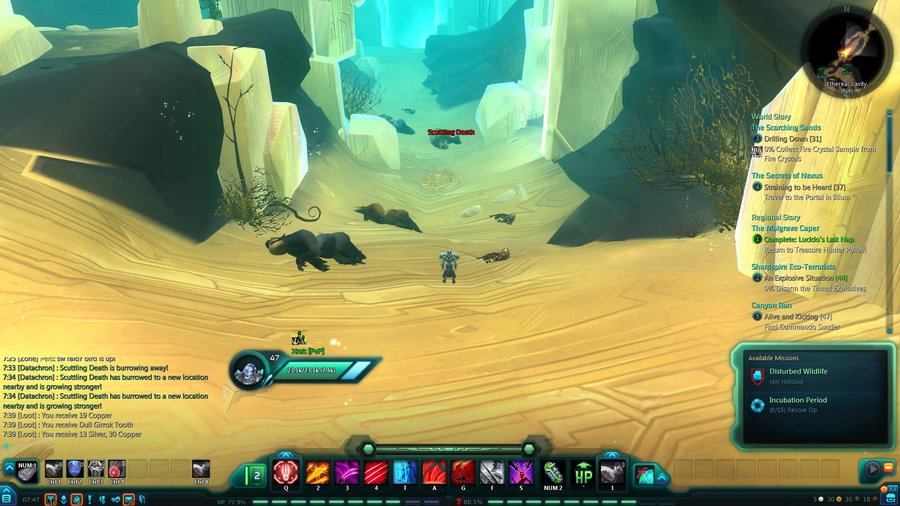Use the purple ability bound to S

tap(520, 471)
